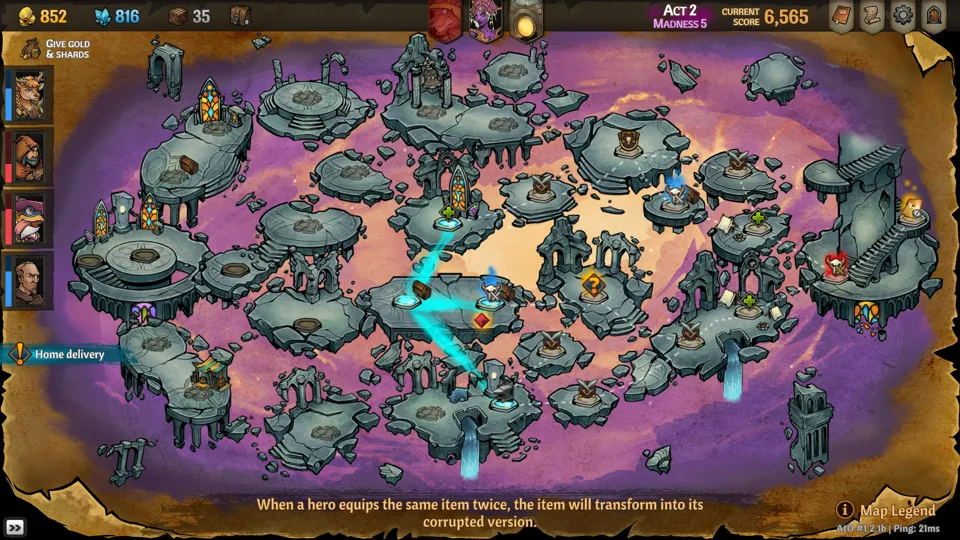The height and width of the screenshot is (540, 960).
Task: Click the red dragon banner icon
Action: (445, 20)
